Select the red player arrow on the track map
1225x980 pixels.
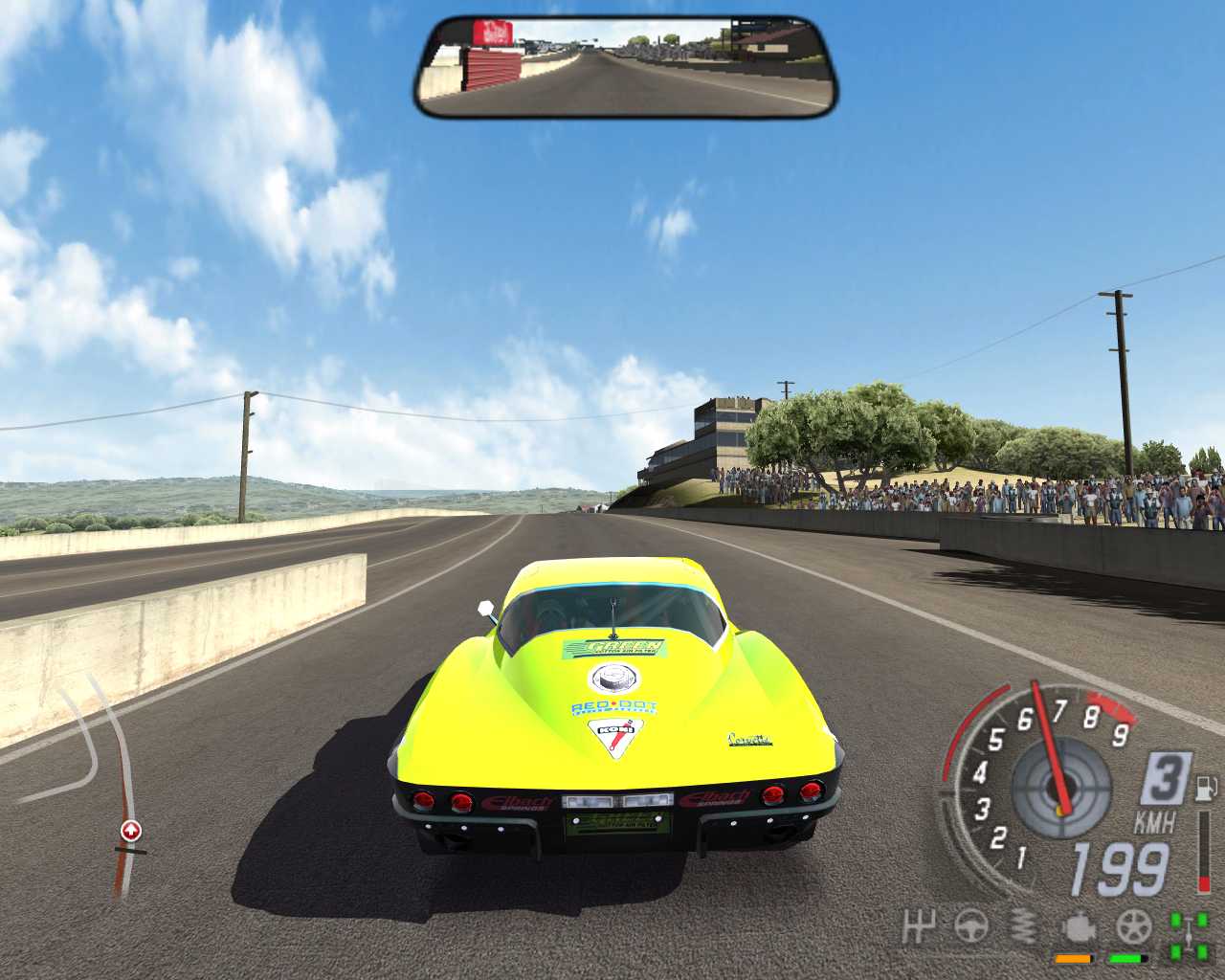click(131, 830)
